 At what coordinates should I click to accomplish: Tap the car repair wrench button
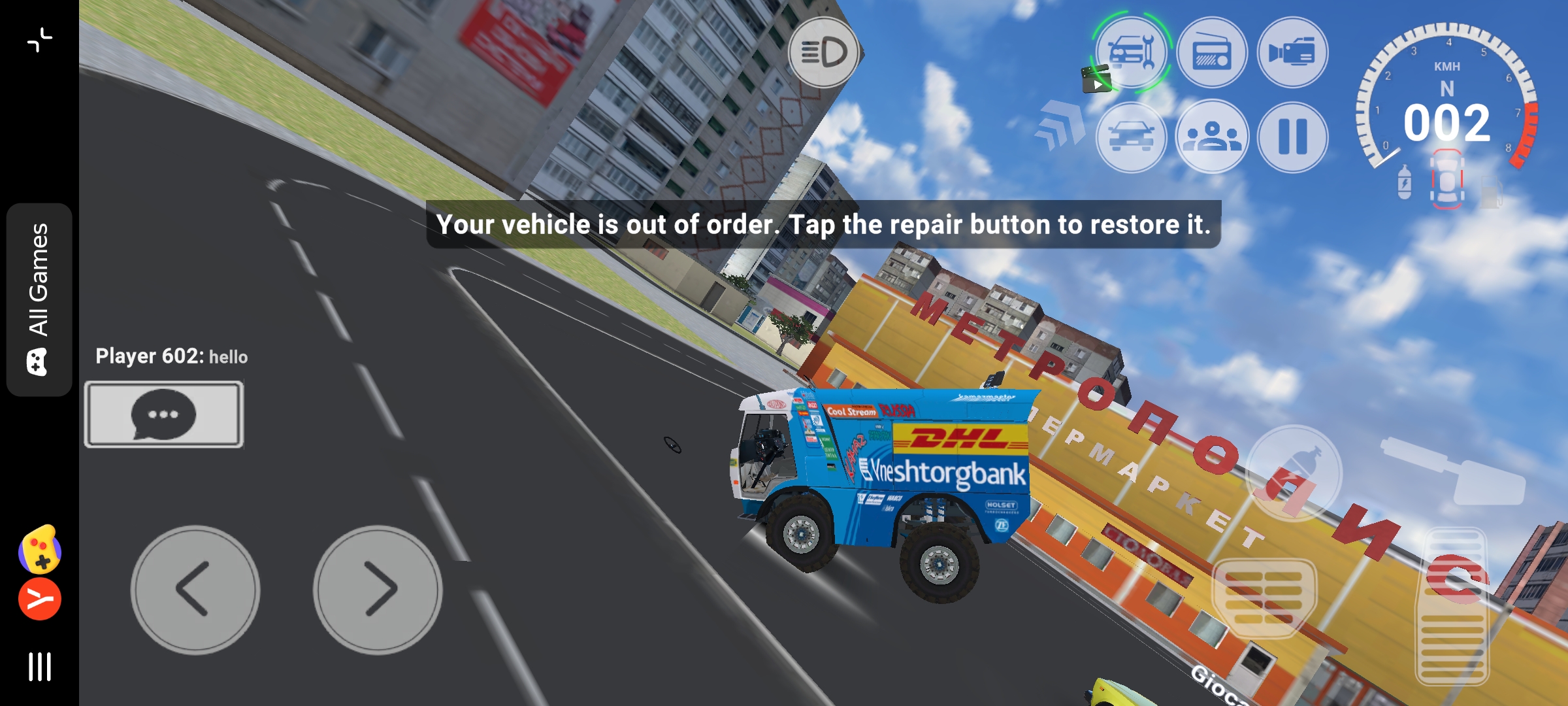pyautogui.click(x=1132, y=52)
